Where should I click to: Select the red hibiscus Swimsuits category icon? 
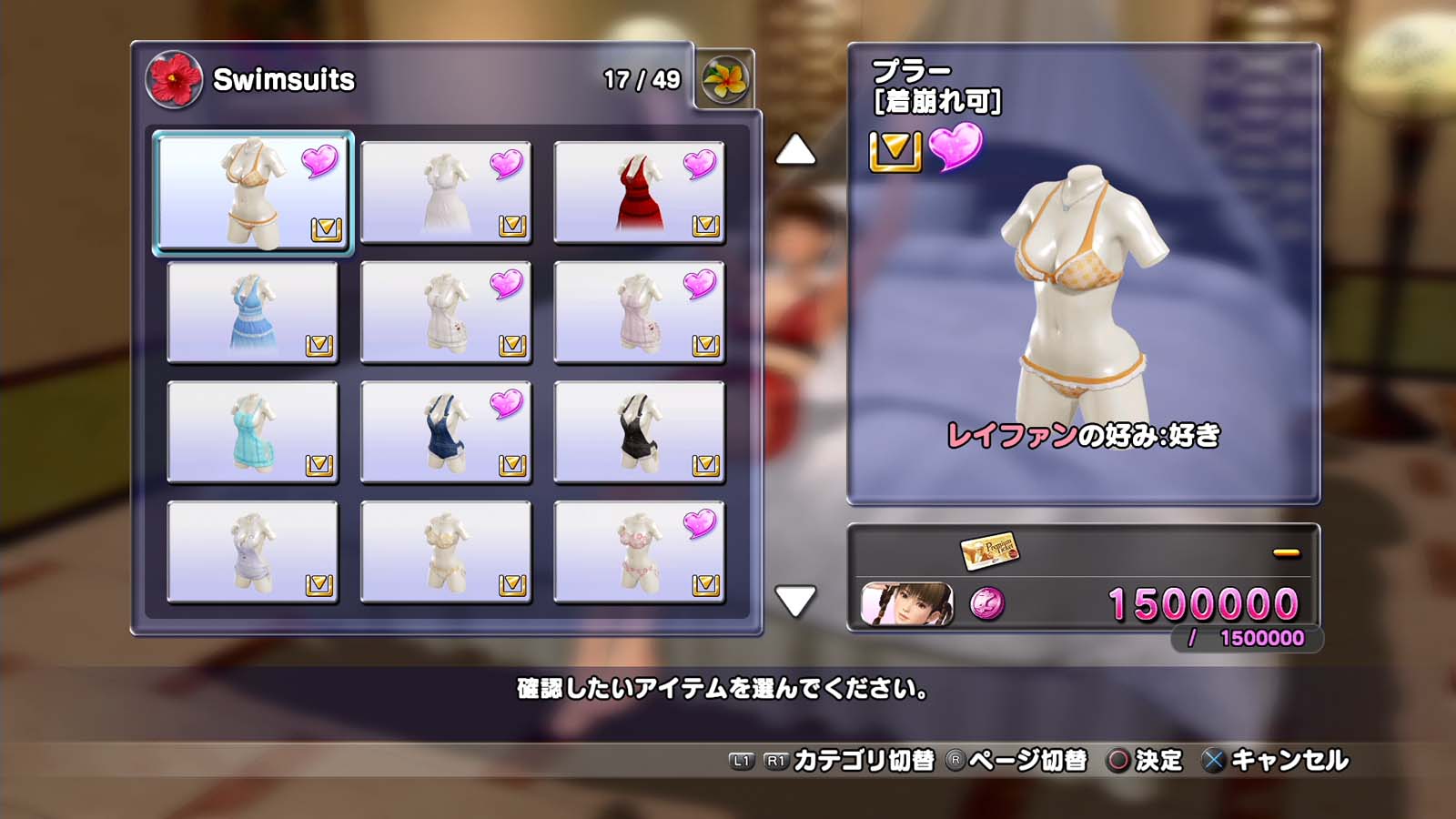coord(174,79)
